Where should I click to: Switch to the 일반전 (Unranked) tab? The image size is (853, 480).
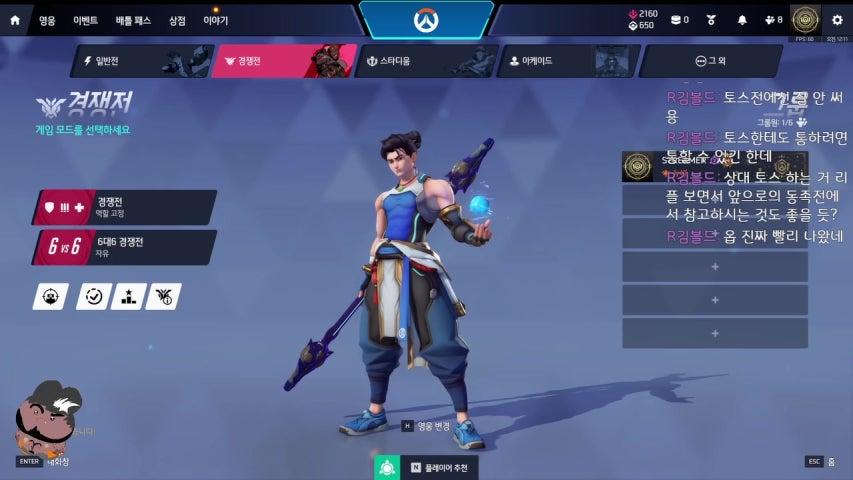point(140,61)
